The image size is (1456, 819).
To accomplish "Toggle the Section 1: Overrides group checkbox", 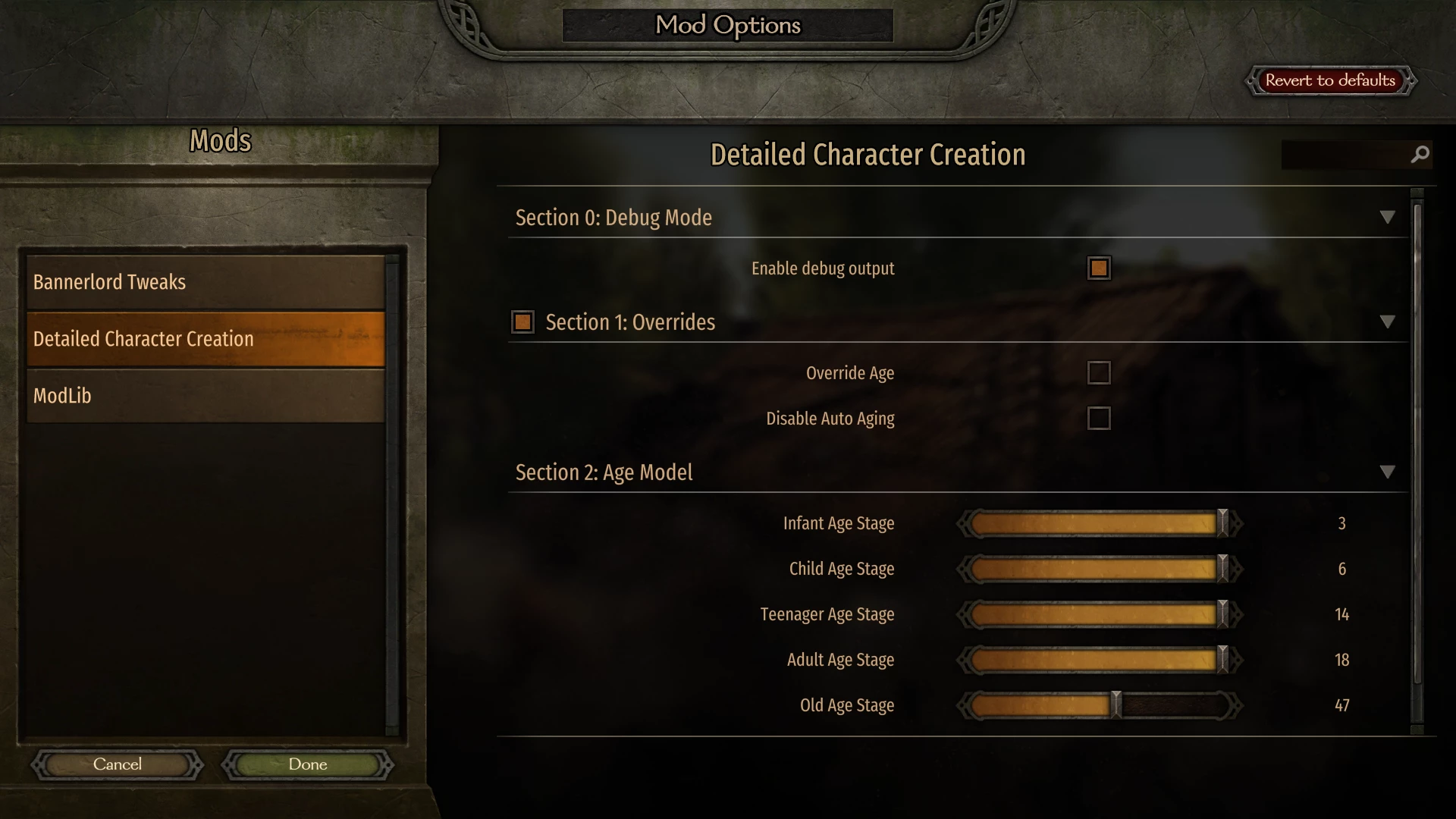I will [x=522, y=322].
